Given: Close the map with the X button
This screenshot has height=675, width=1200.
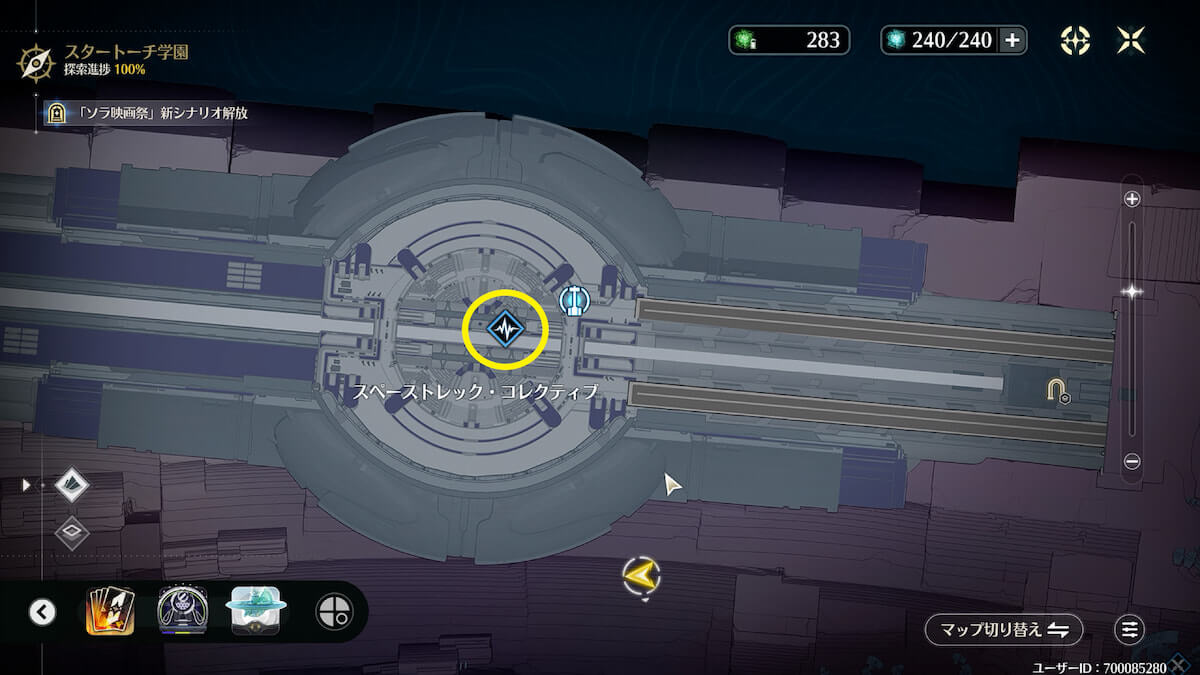Looking at the screenshot, I should click(1131, 40).
